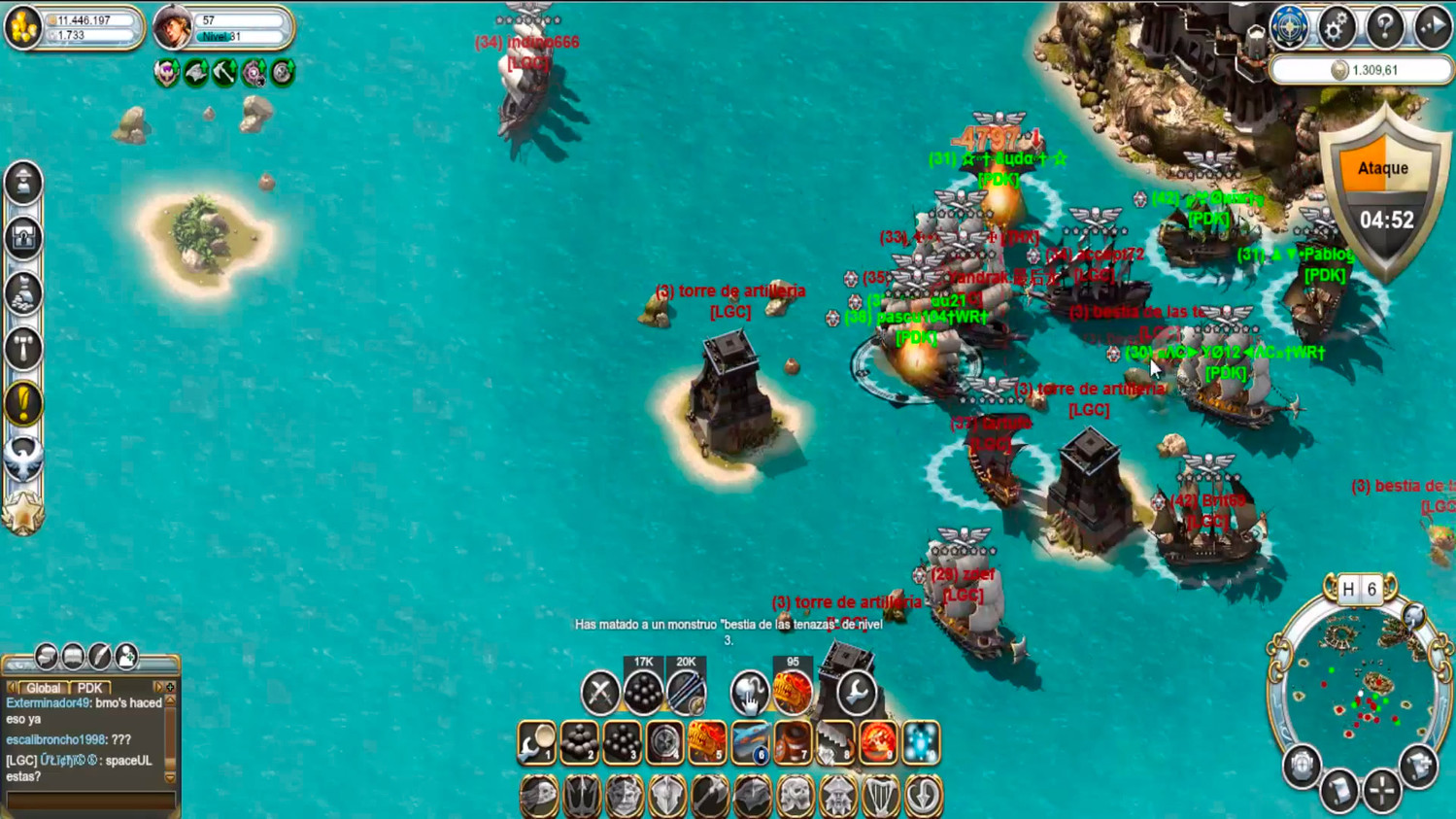Open the hammer crafting menu
1456x819 pixels.
tap(23, 348)
